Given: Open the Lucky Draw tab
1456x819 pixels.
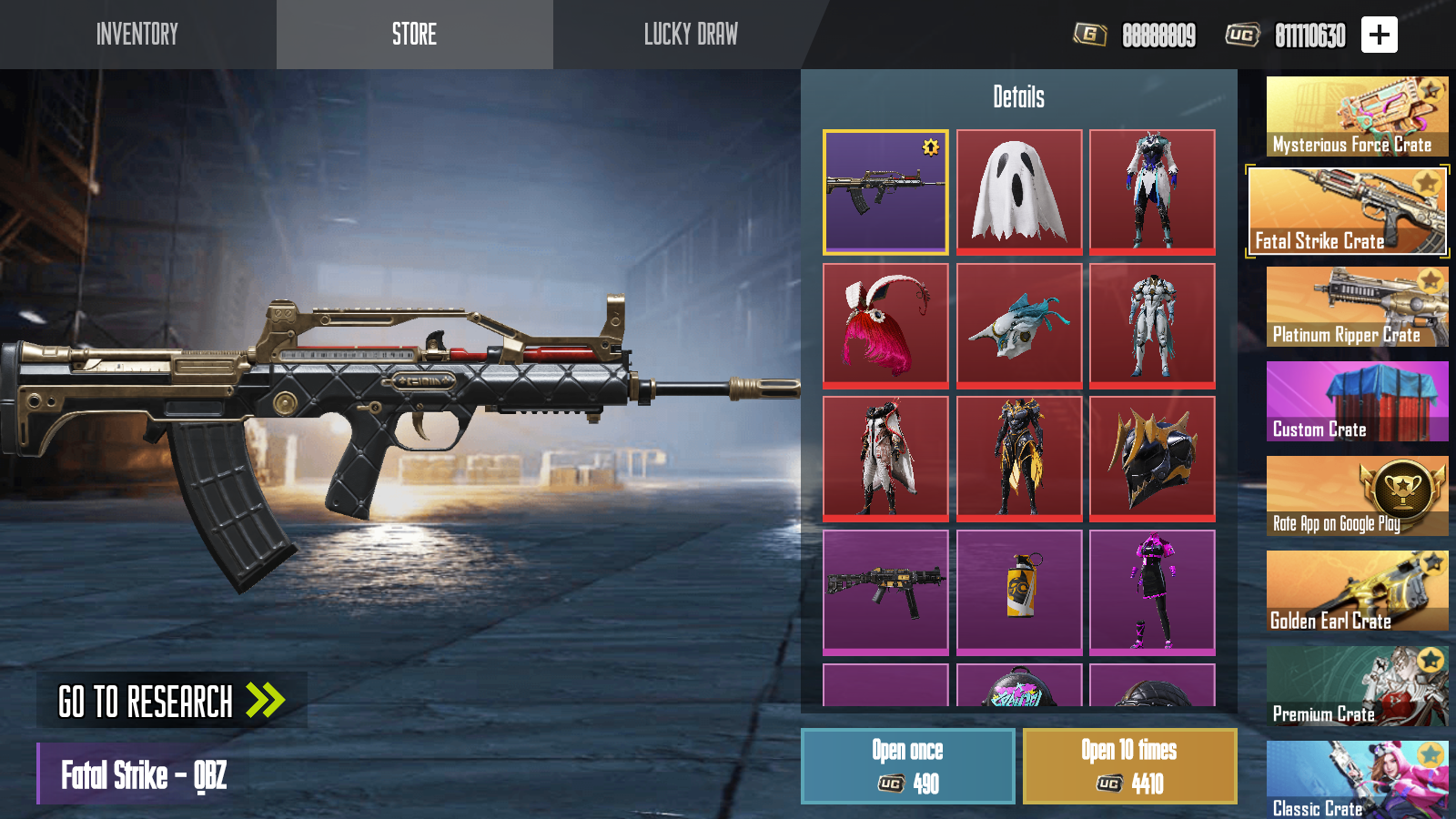Looking at the screenshot, I should point(691,35).
